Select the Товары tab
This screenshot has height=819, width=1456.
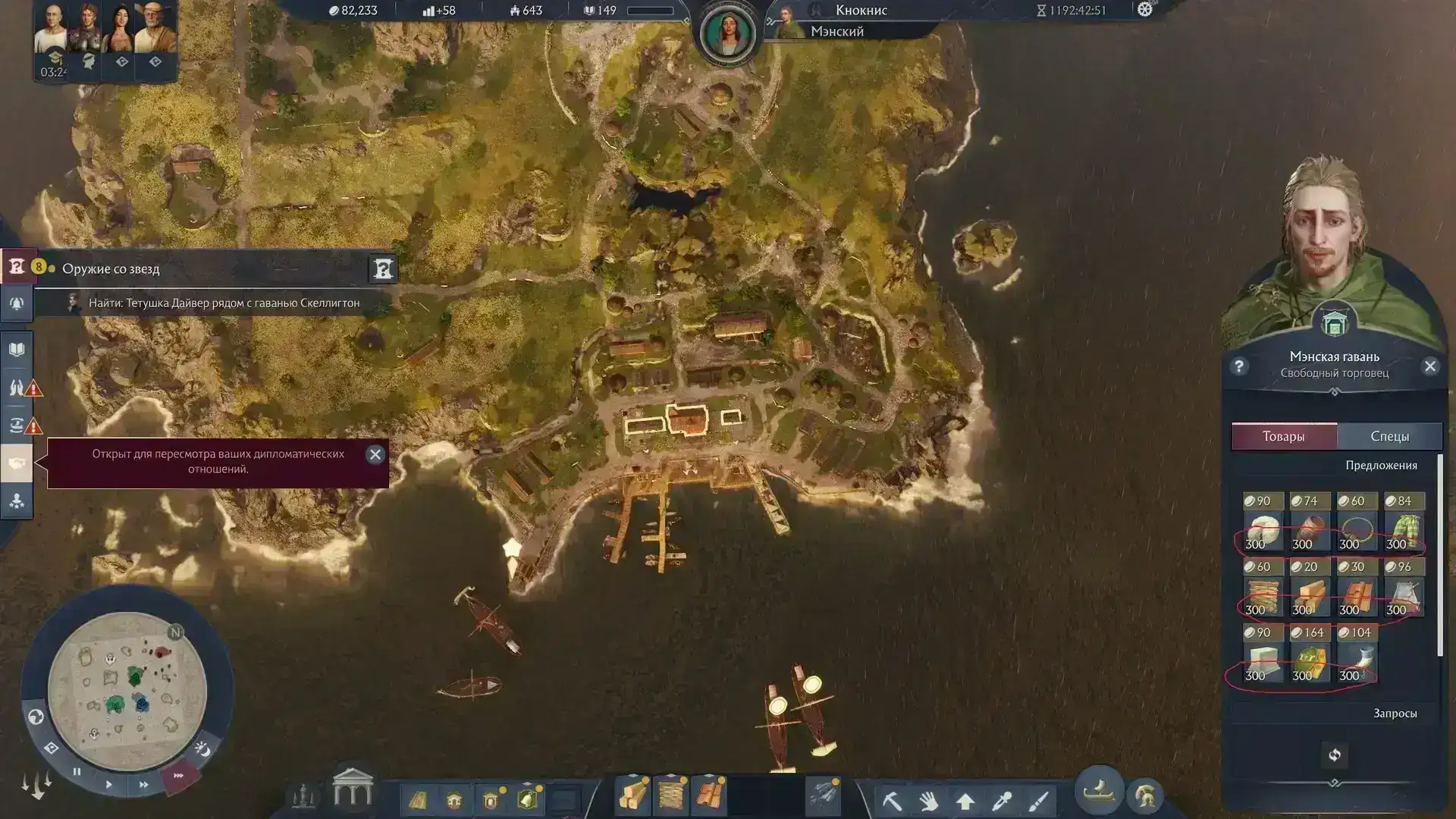click(1283, 437)
